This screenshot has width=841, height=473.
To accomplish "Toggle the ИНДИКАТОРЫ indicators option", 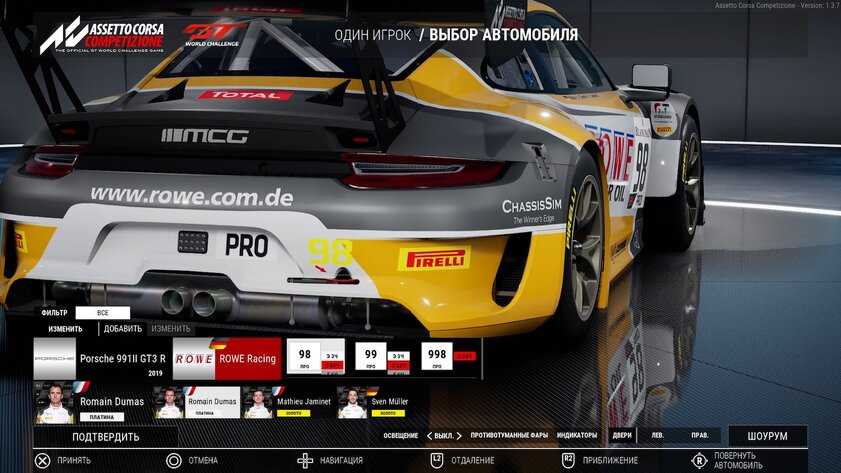I will tap(577, 435).
